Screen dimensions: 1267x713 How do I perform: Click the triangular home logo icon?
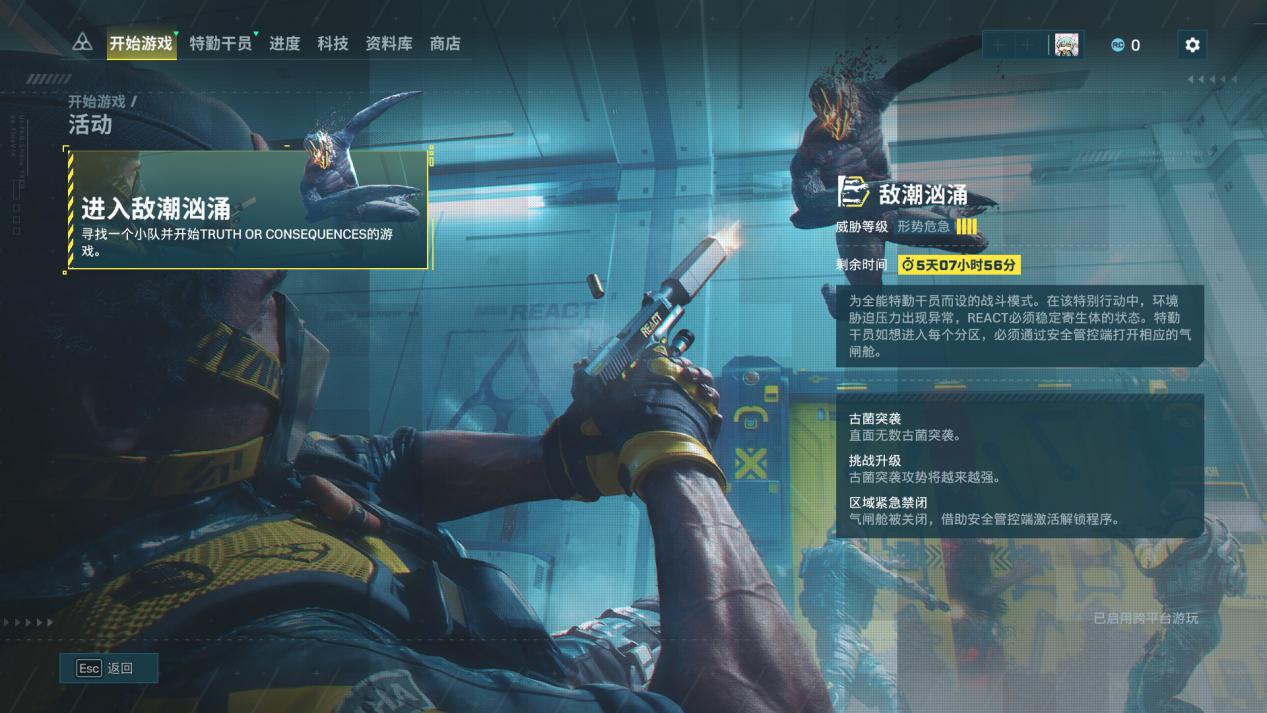(x=83, y=43)
